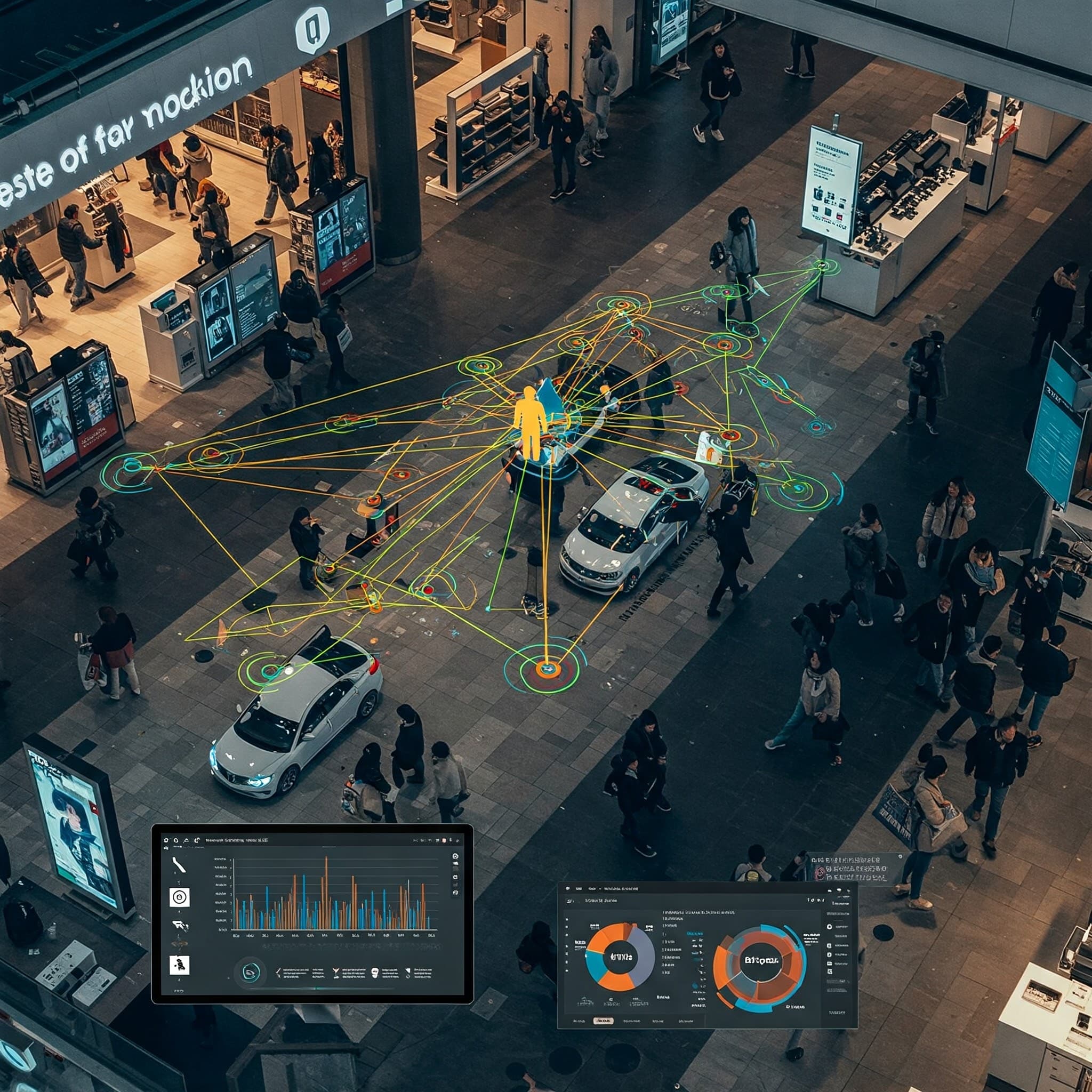The image size is (1092, 1092).
Task: Select the highlighted yellow person figure
Action: pyautogui.click(x=529, y=422)
